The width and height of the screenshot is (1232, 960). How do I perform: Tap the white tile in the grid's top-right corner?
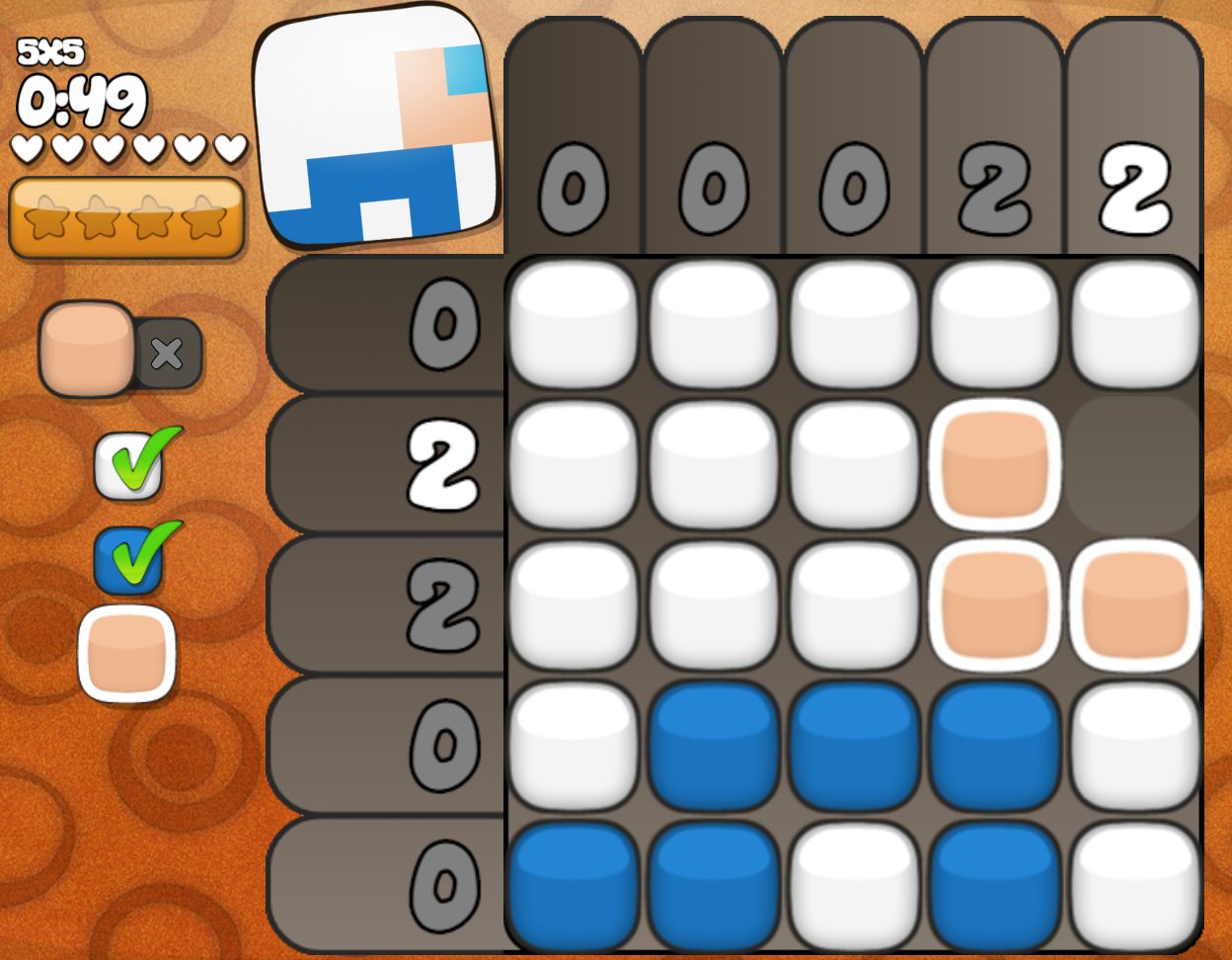pyautogui.click(x=1134, y=323)
